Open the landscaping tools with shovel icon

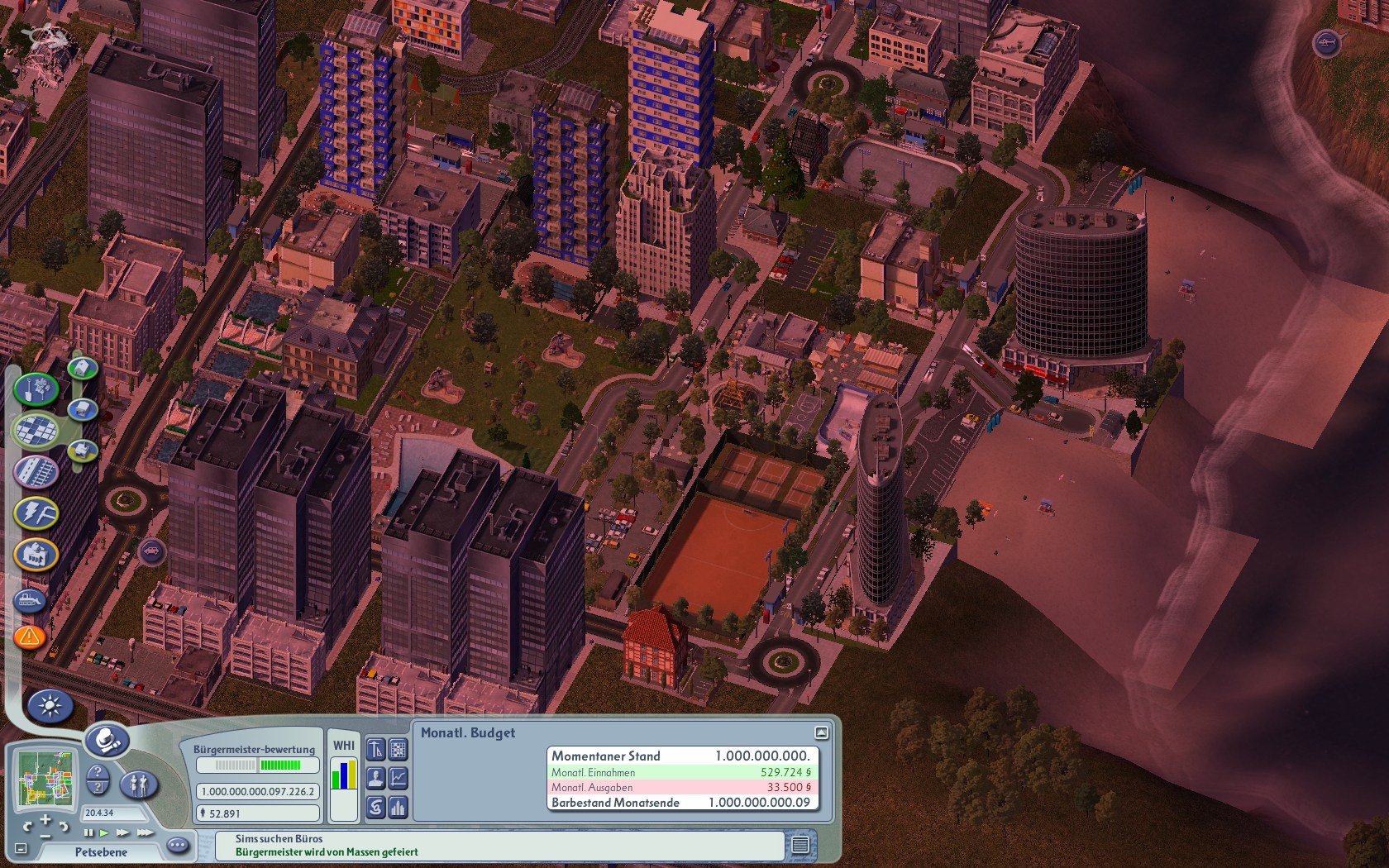point(36,389)
